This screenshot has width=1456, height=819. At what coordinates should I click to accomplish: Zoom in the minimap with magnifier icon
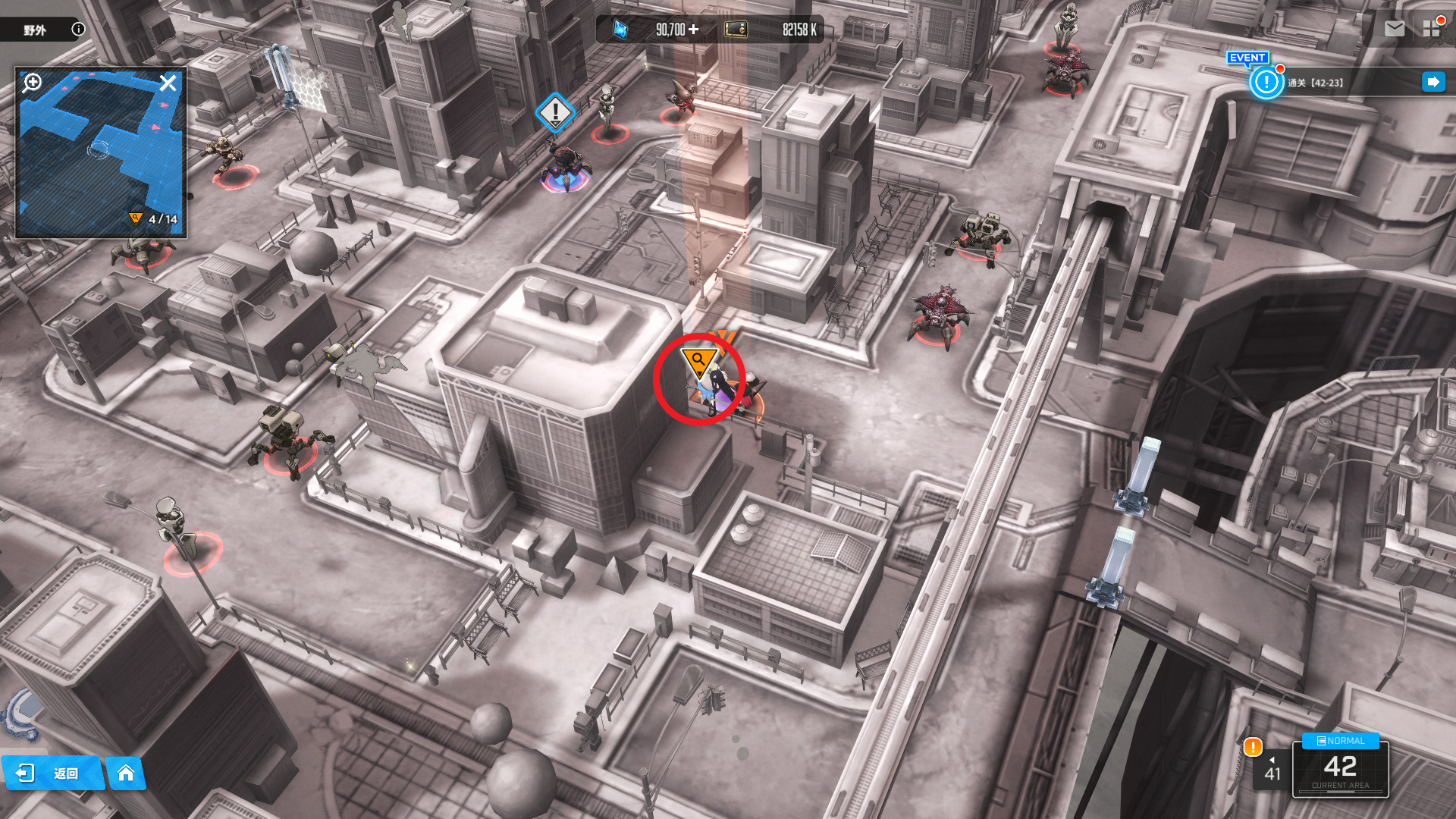pyautogui.click(x=33, y=82)
